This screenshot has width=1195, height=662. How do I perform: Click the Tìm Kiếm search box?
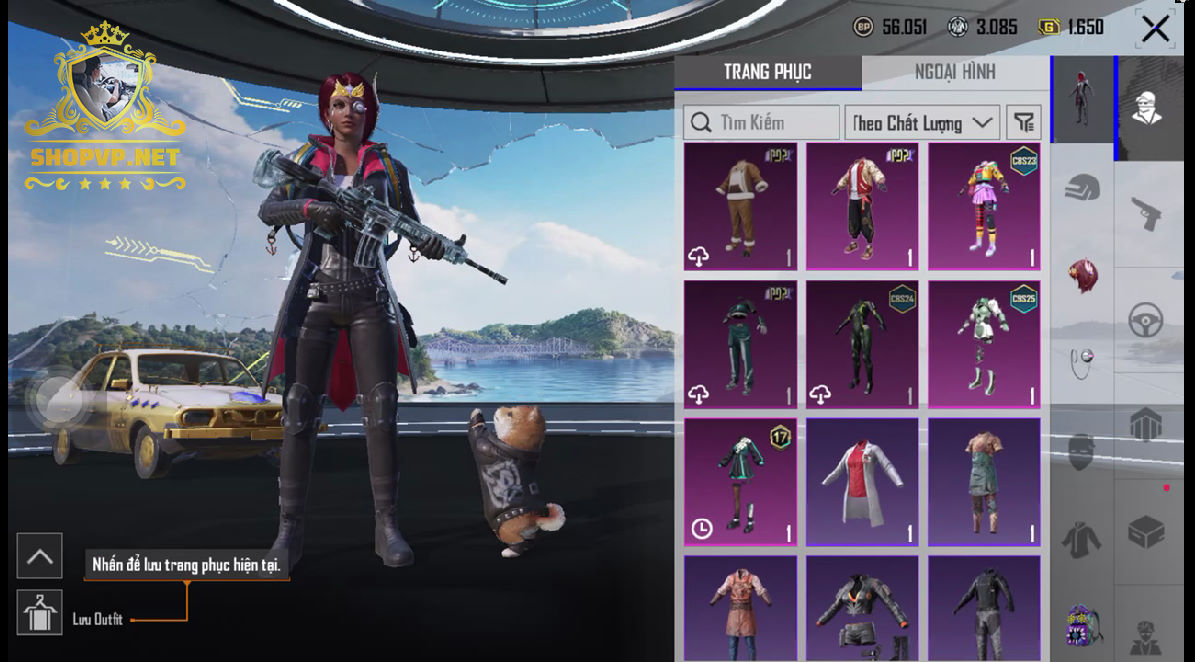[x=762, y=123]
